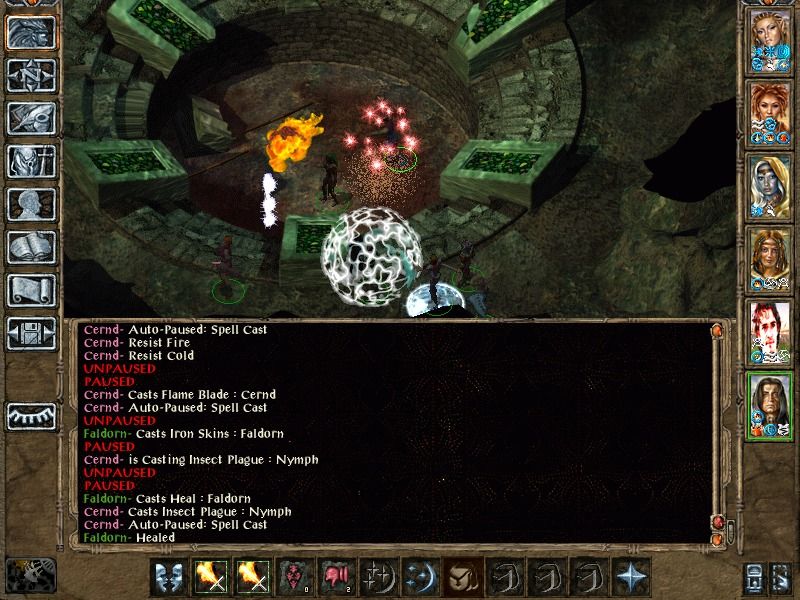
Task: Open the options menu (floppy disk icon)
Action: pos(32,333)
